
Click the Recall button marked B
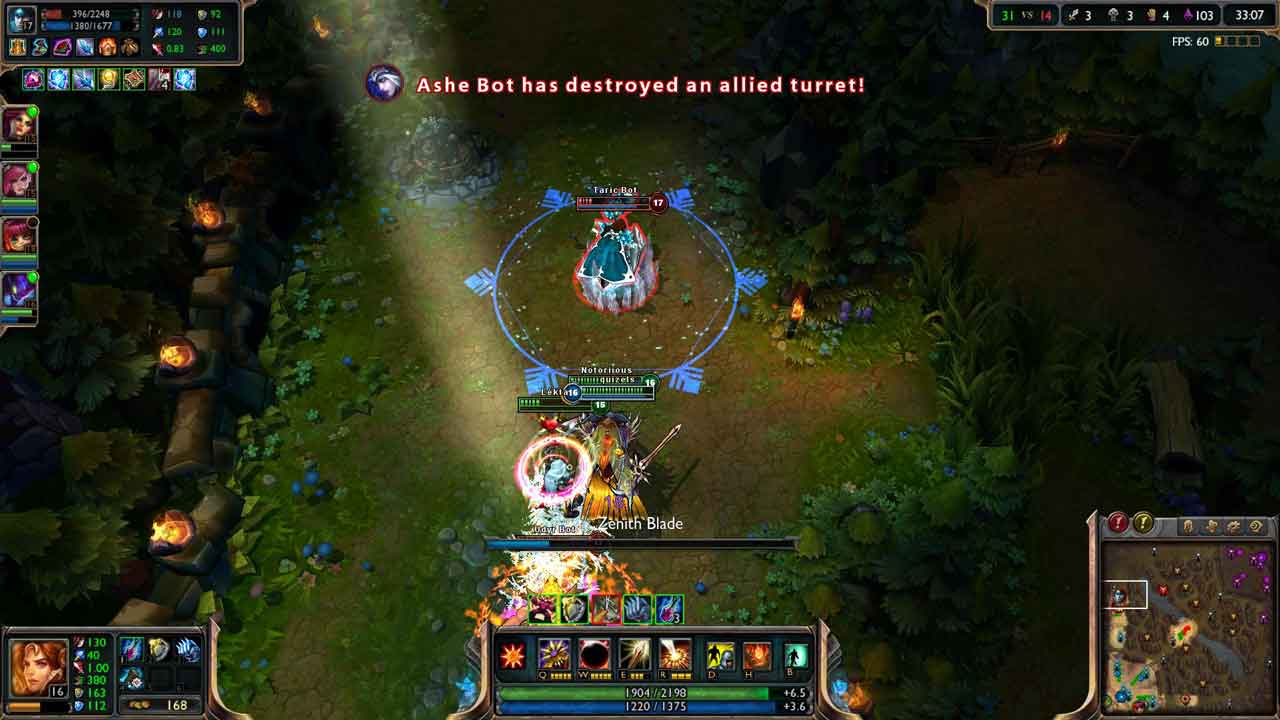pyautogui.click(x=796, y=656)
